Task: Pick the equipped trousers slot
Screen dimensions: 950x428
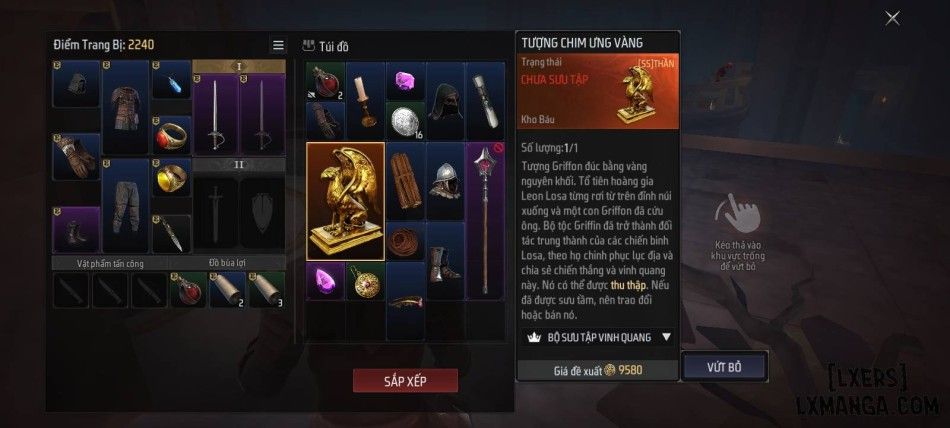Action: tap(125, 203)
